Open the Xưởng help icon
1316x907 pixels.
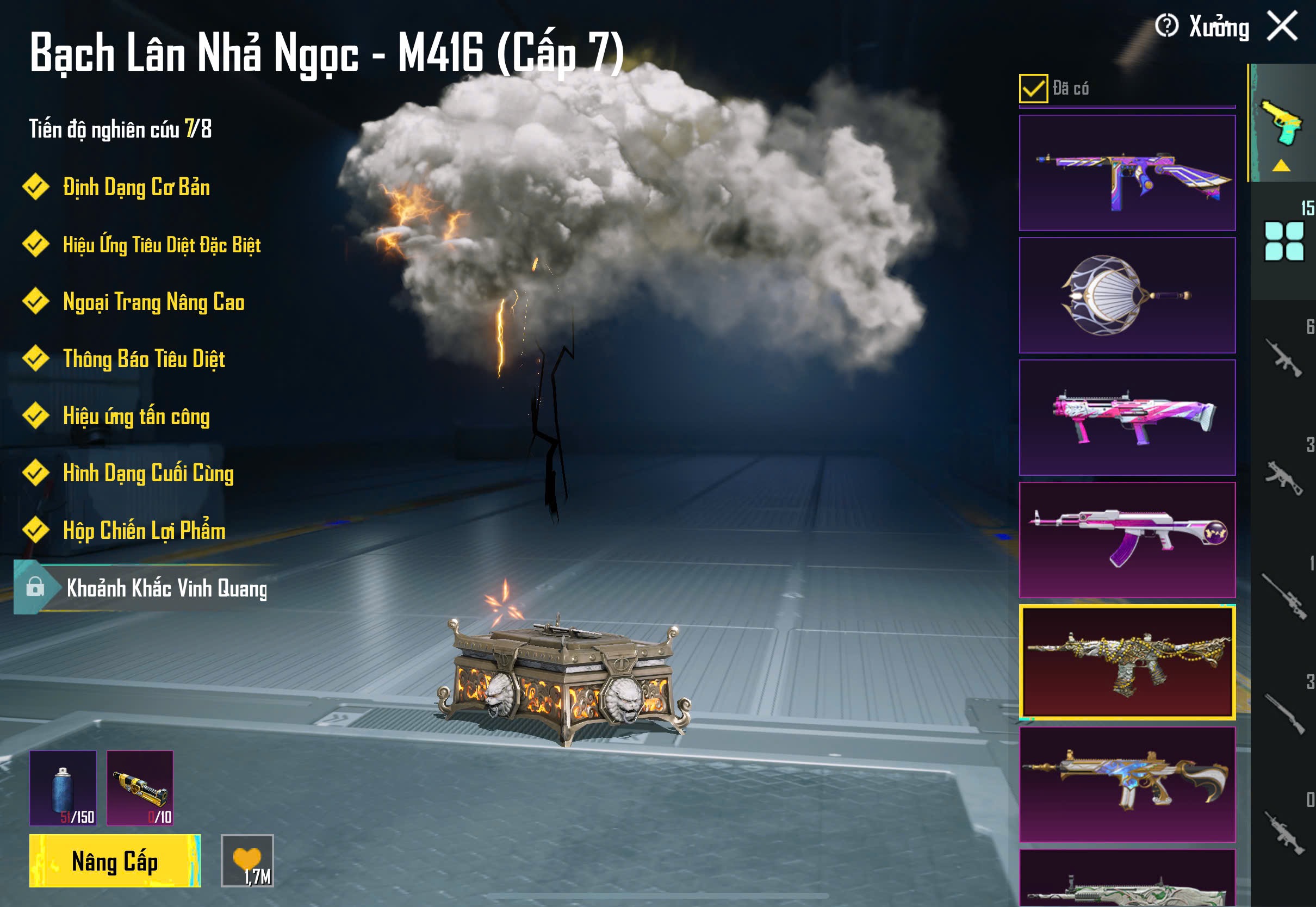[x=1166, y=26]
